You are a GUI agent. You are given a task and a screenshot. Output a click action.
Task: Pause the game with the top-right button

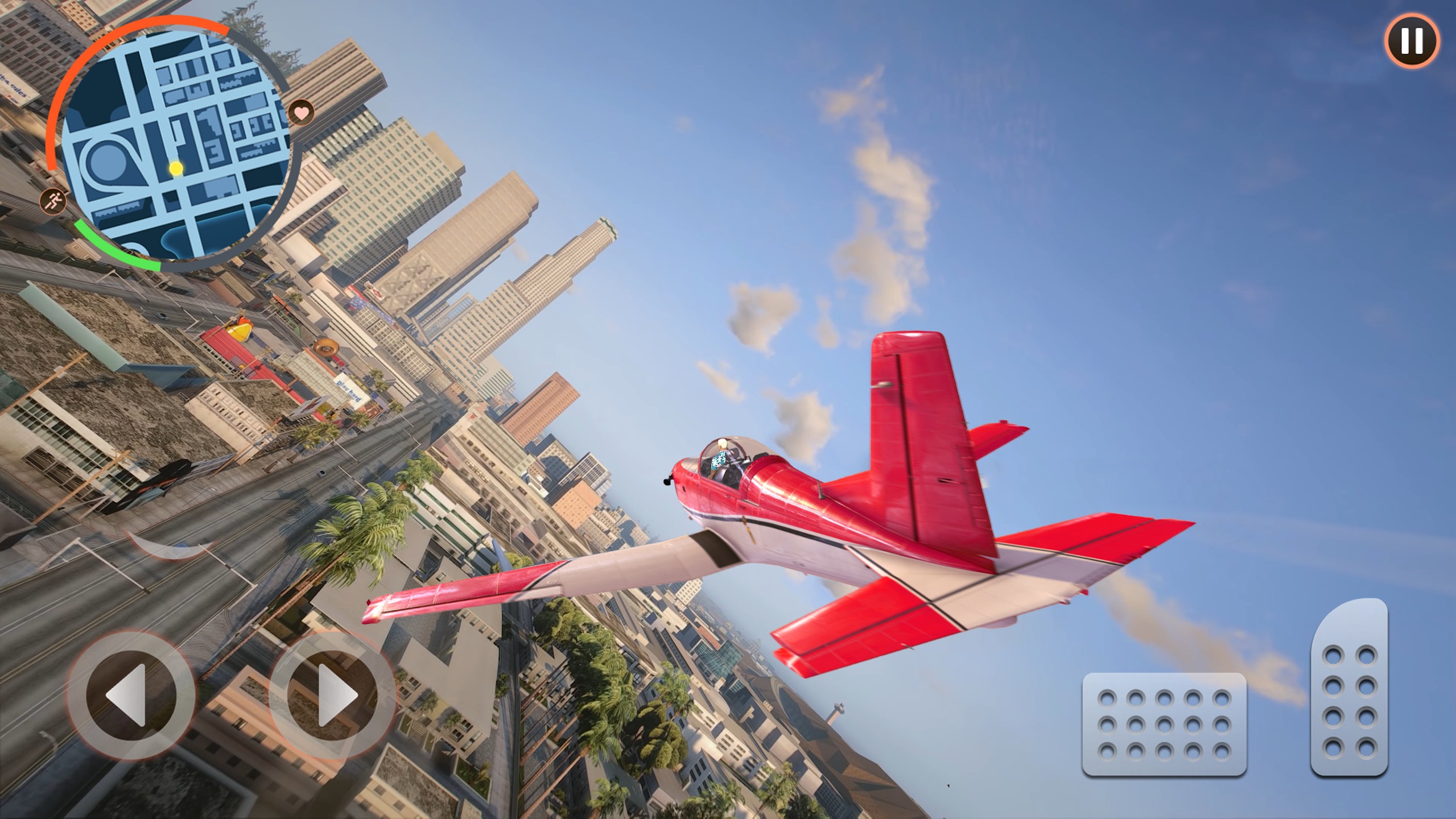(1412, 41)
